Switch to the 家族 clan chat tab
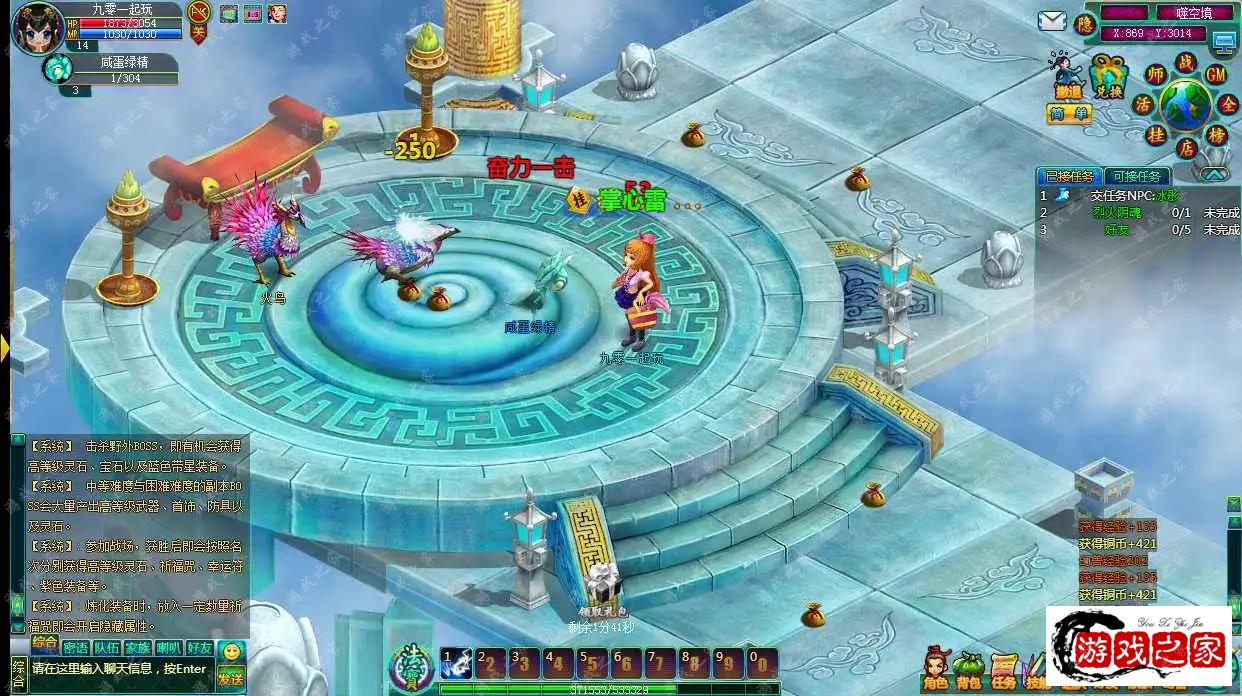 tap(138, 647)
